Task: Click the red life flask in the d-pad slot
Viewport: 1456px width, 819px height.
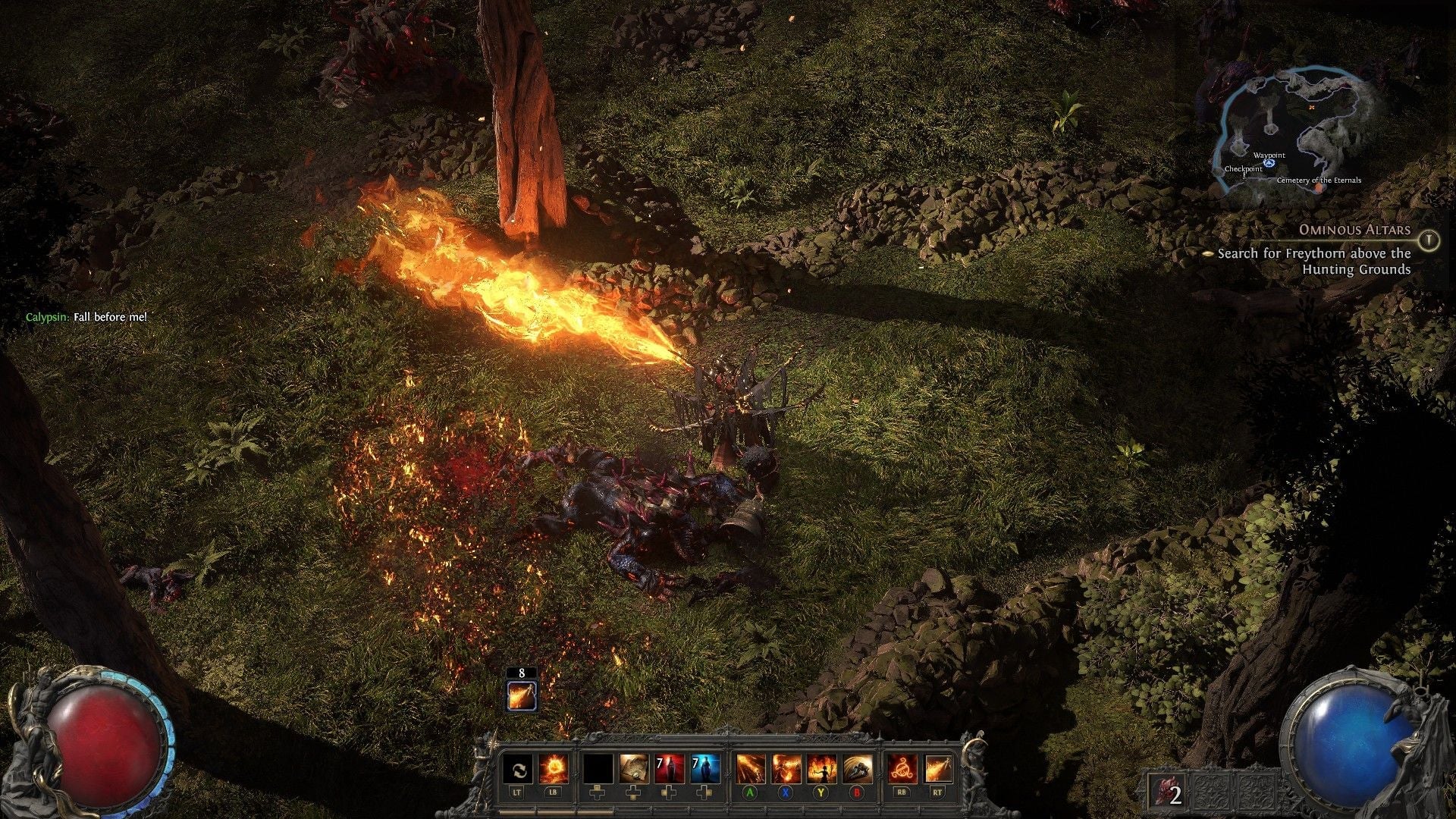Action: [669, 769]
